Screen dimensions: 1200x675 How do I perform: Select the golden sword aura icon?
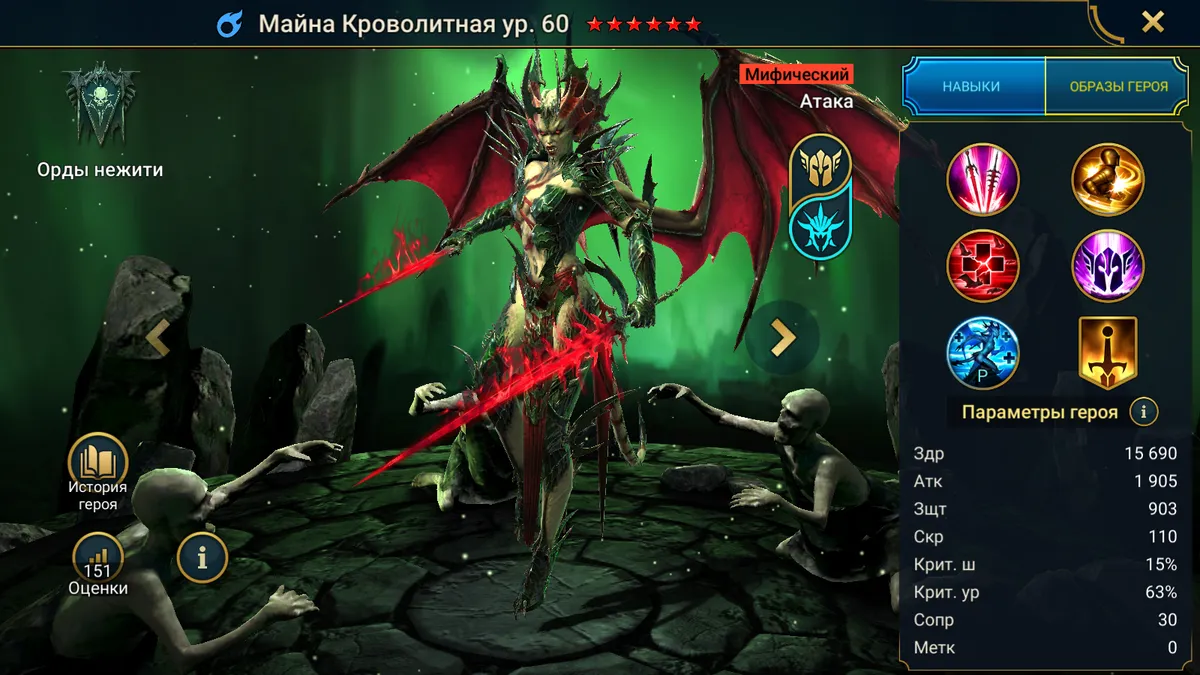[x=1108, y=352]
